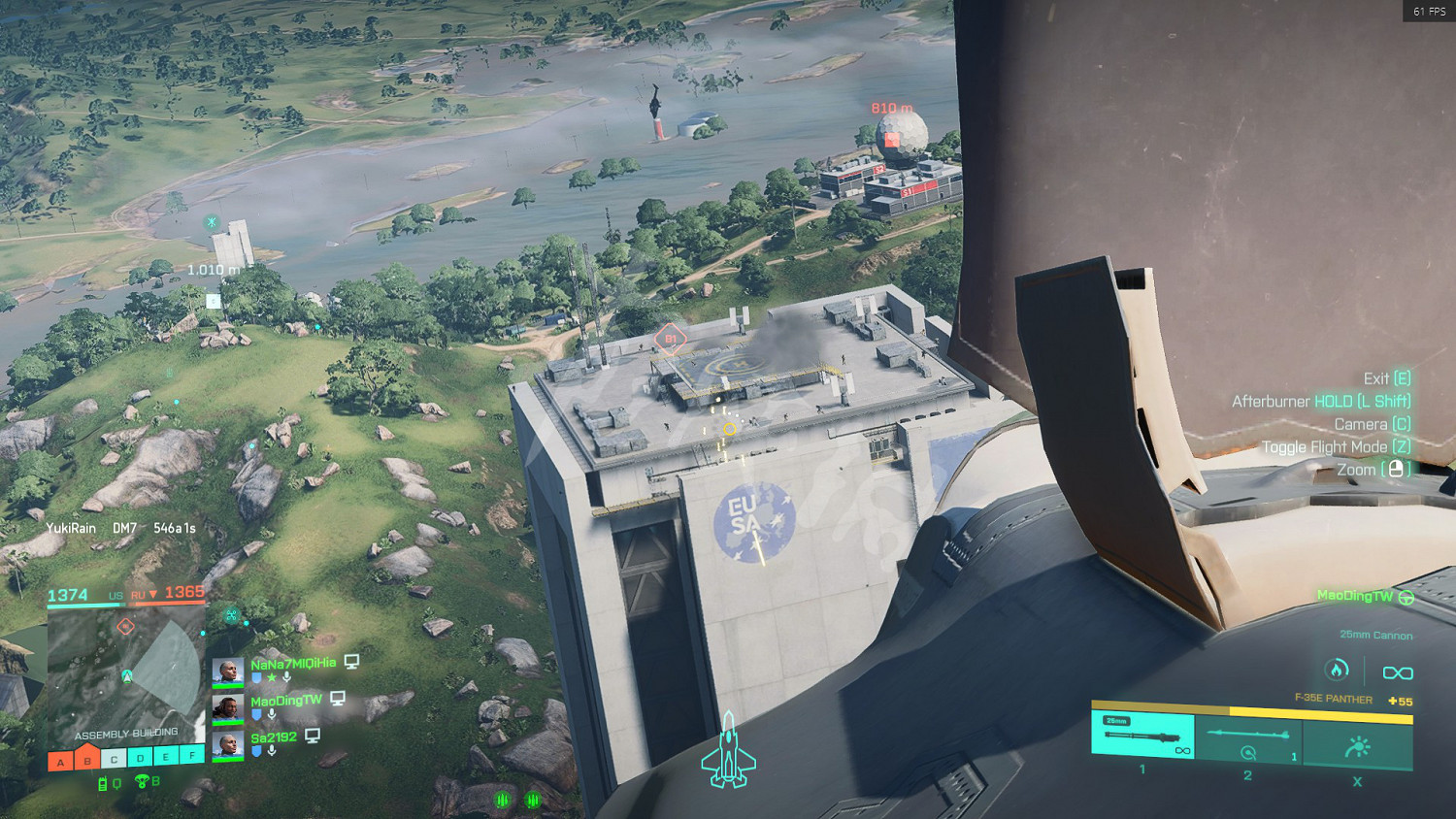Select objective E flag indicator
This screenshot has width=1456, height=819.
click(166, 757)
